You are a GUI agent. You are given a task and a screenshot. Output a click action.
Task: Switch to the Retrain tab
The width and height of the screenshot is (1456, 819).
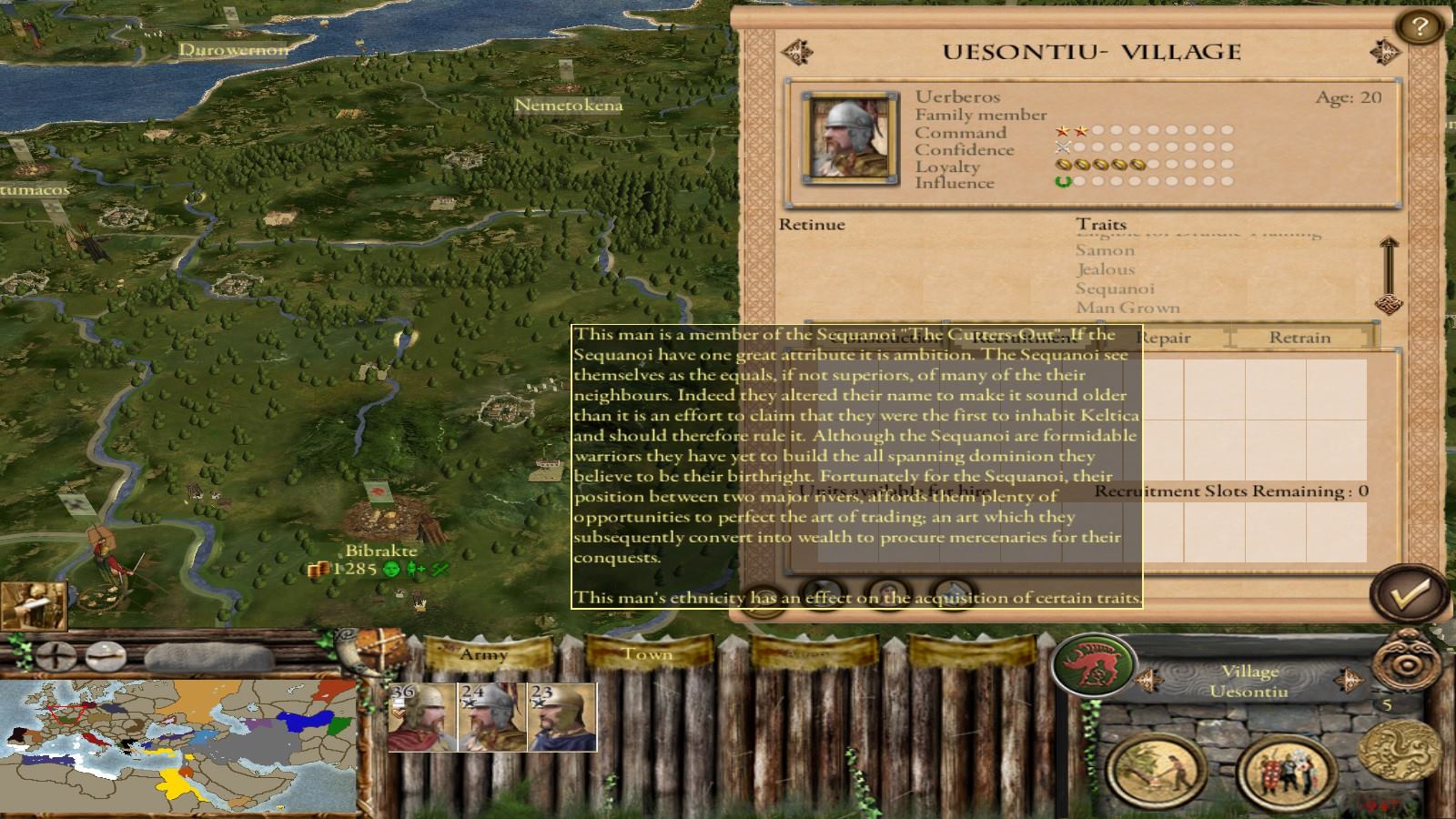(x=1299, y=338)
